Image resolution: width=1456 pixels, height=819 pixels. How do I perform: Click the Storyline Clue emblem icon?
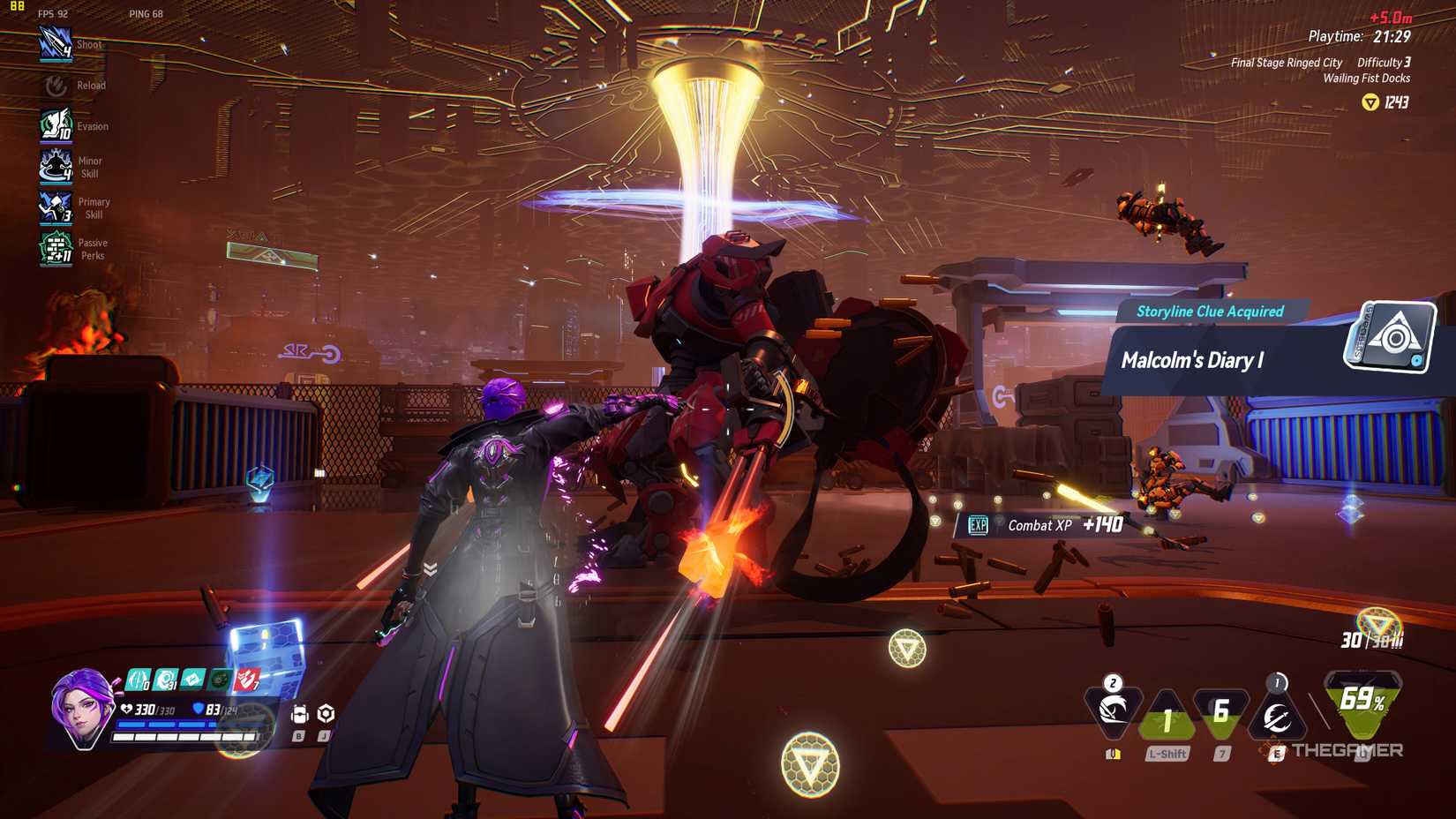click(x=1390, y=337)
